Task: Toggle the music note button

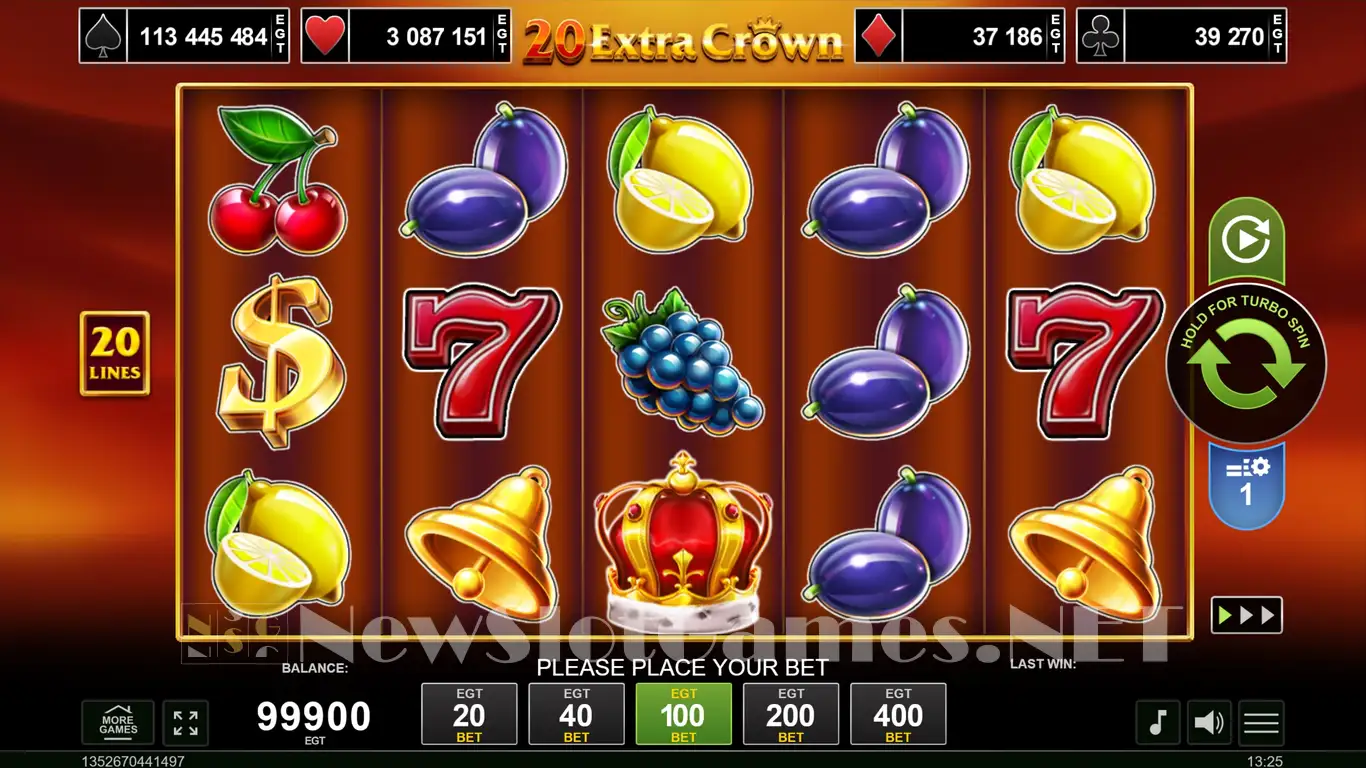Action: coord(1157,722)
